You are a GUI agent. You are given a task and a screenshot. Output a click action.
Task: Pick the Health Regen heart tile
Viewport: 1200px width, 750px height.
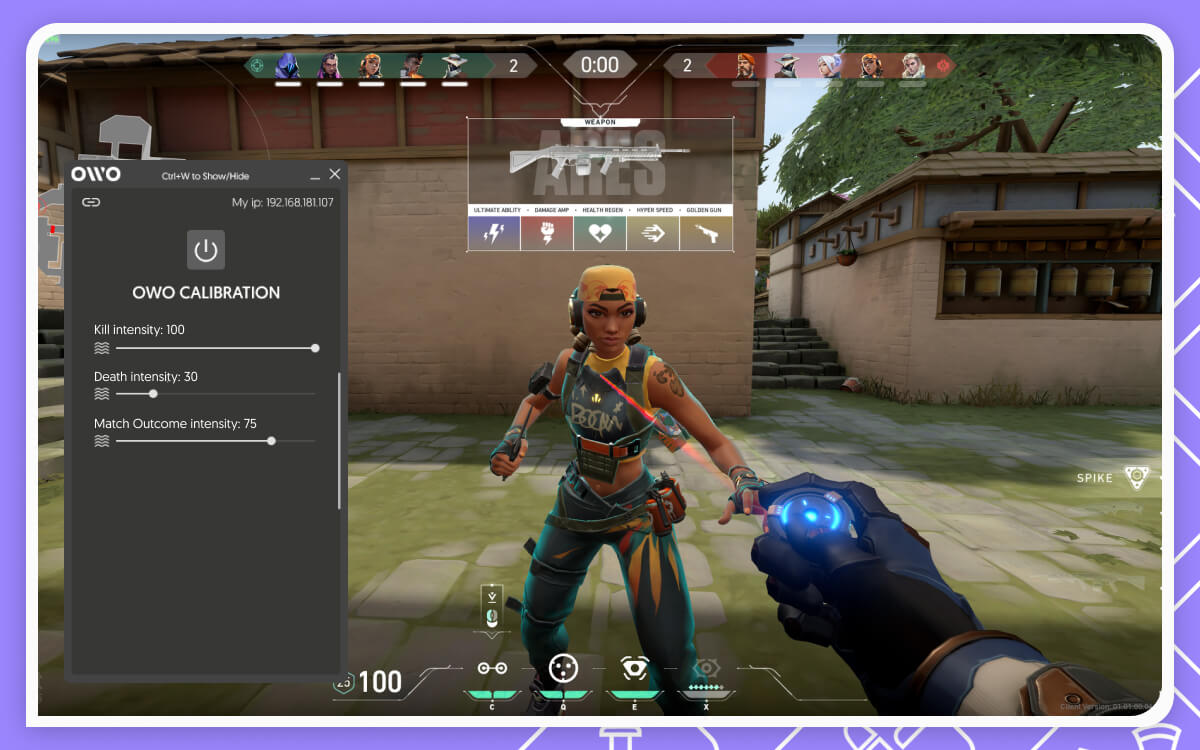tap(600, 233)
